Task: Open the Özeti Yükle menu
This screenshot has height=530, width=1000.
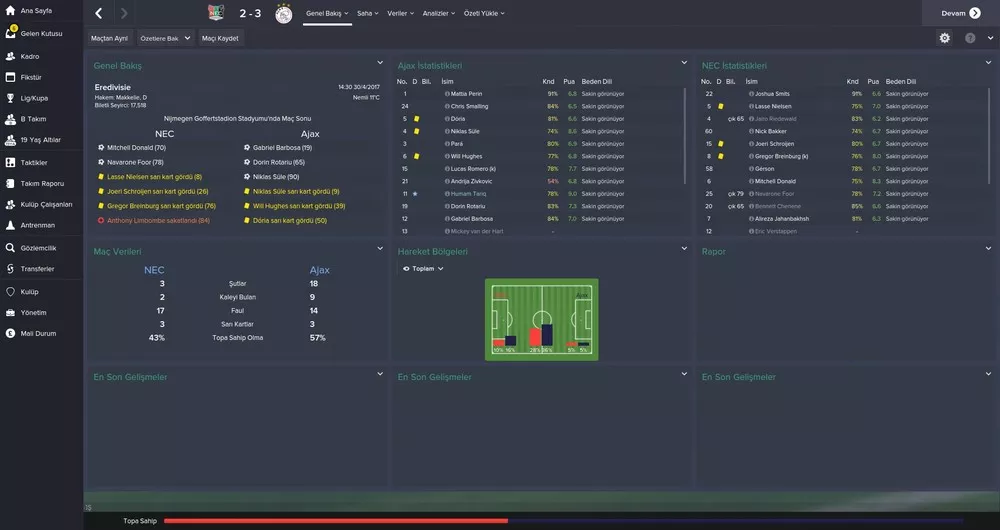Action: click(x=485, y=14)
